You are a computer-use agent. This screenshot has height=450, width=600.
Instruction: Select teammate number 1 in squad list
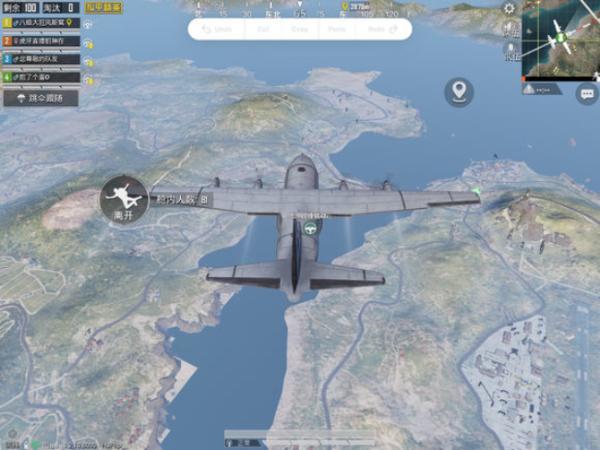tap(40, 25)
